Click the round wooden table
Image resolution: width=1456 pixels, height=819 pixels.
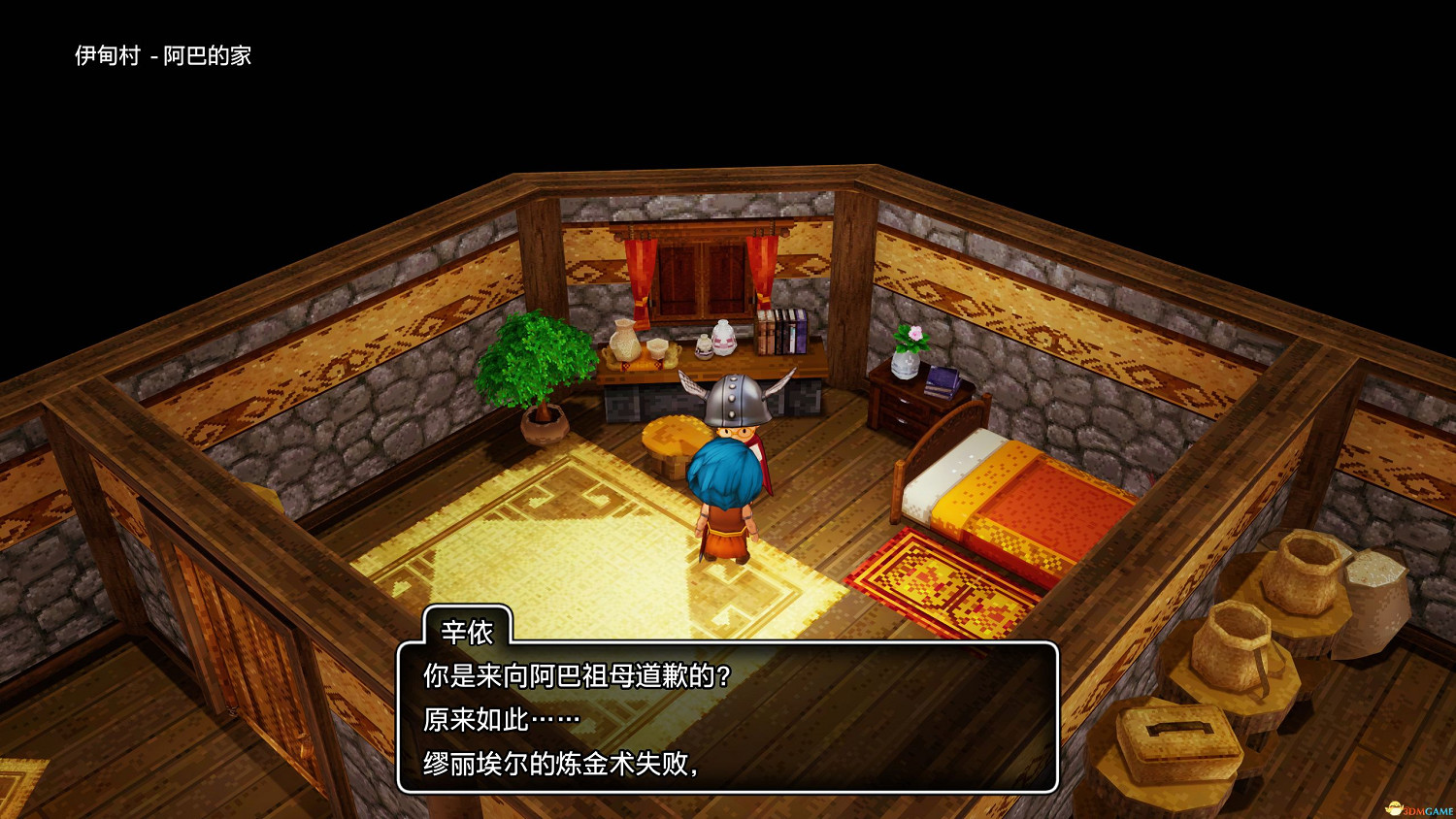[672, 435]
